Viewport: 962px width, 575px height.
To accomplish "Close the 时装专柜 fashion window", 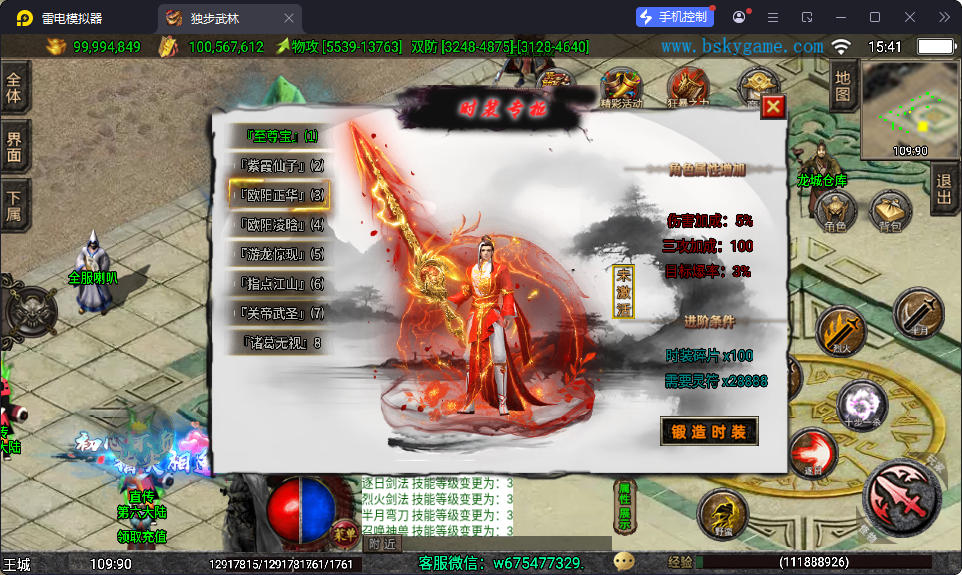I will point(773,107).
